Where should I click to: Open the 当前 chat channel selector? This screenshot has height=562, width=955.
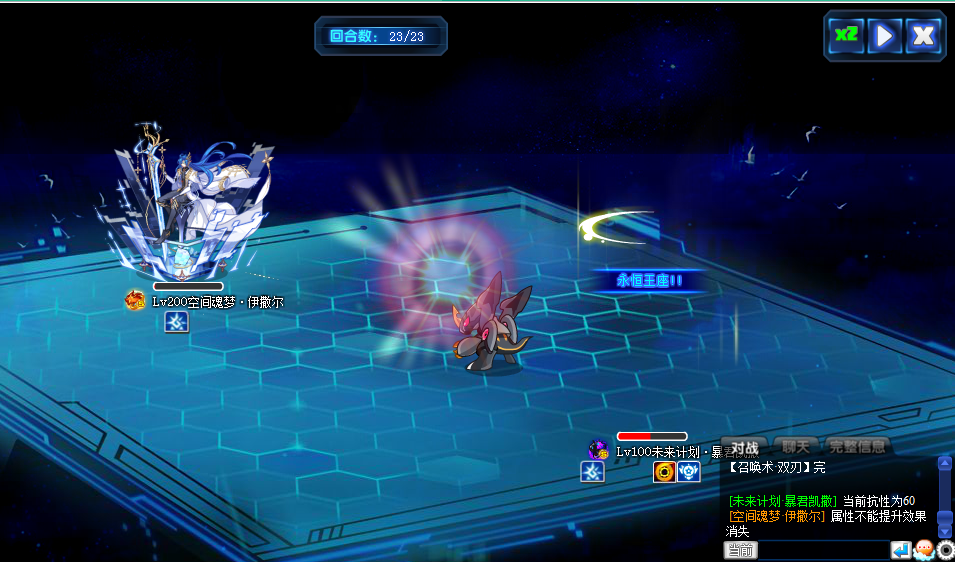[740, 550]
